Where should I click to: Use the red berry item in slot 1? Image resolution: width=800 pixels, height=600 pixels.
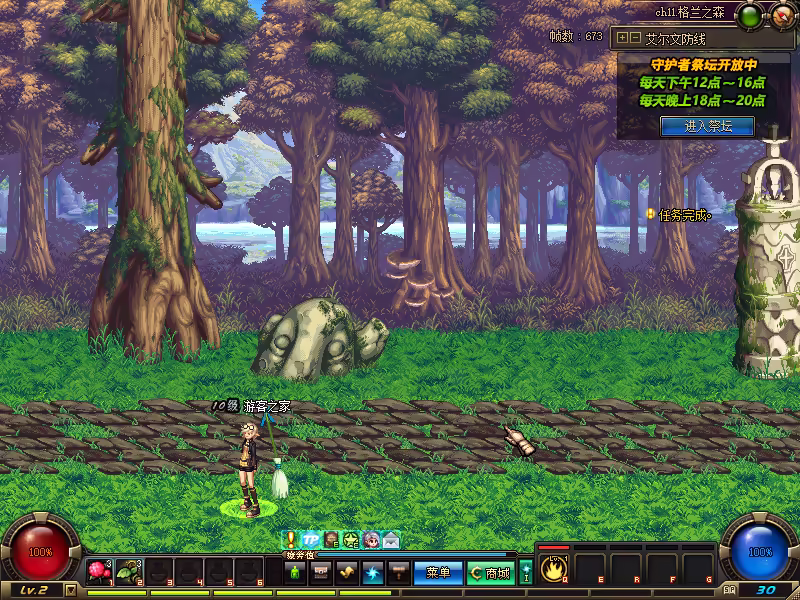[98, 572]
